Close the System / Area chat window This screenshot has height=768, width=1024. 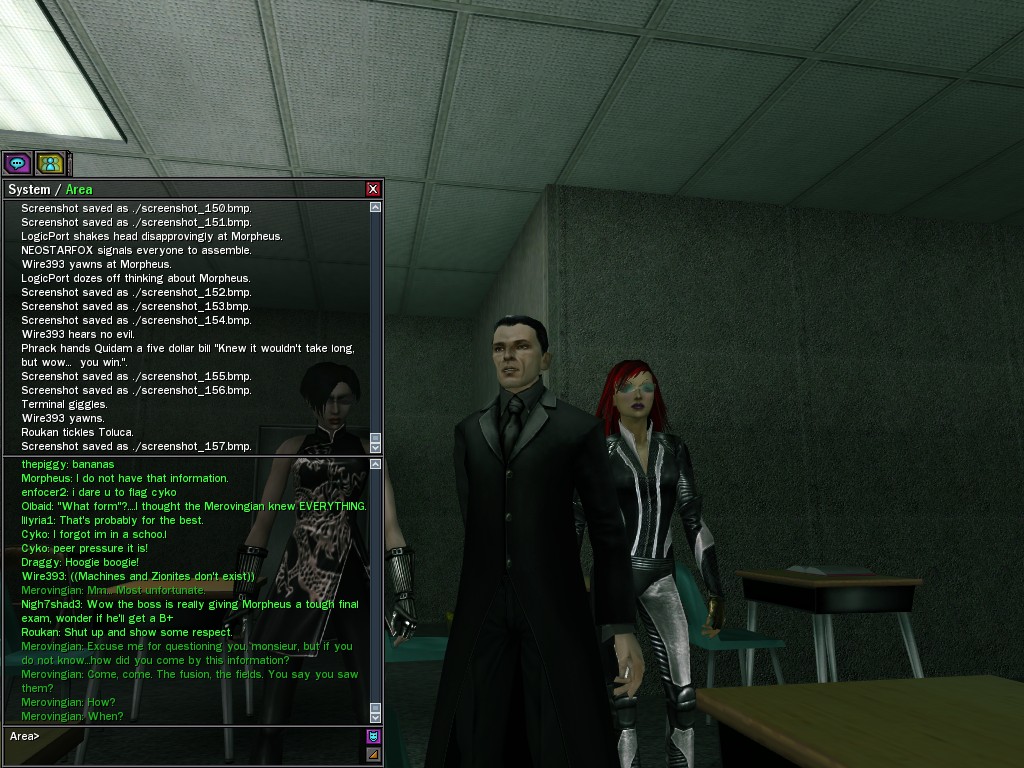(373, 189)
